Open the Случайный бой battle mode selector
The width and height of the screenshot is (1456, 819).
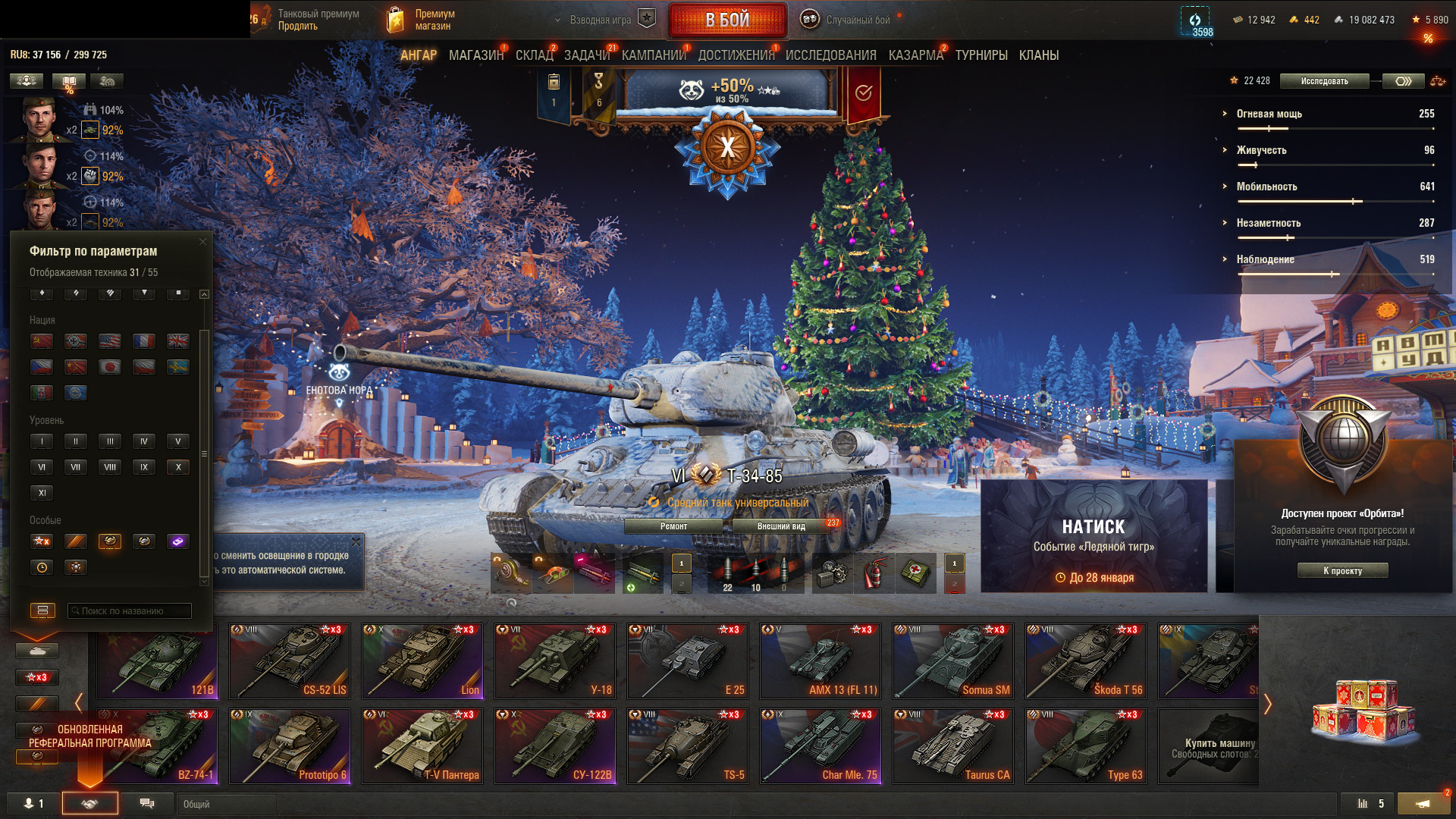(x=847, y=20)
